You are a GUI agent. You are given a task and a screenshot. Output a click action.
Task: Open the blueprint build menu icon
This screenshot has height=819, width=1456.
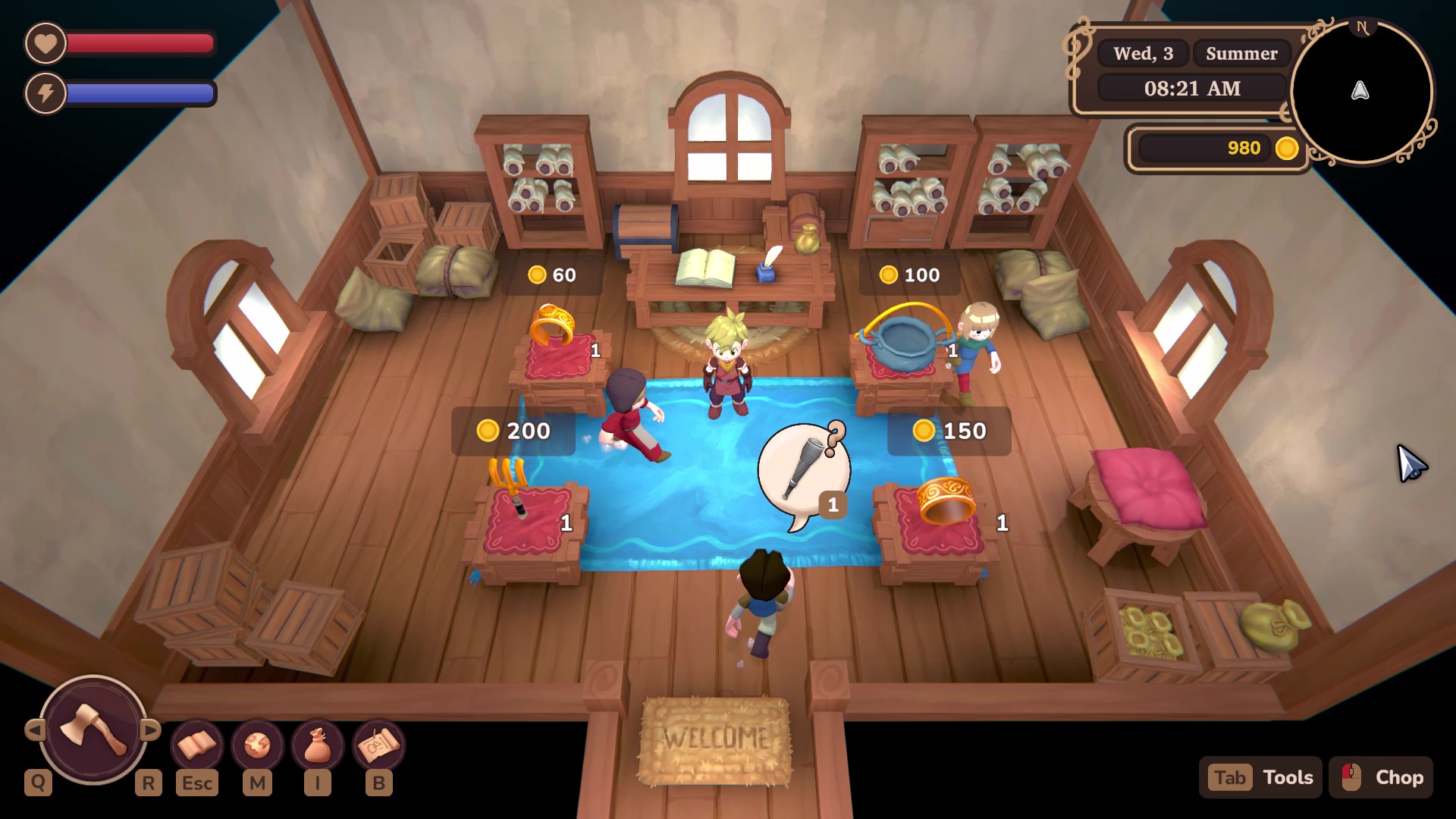point(378,745)
